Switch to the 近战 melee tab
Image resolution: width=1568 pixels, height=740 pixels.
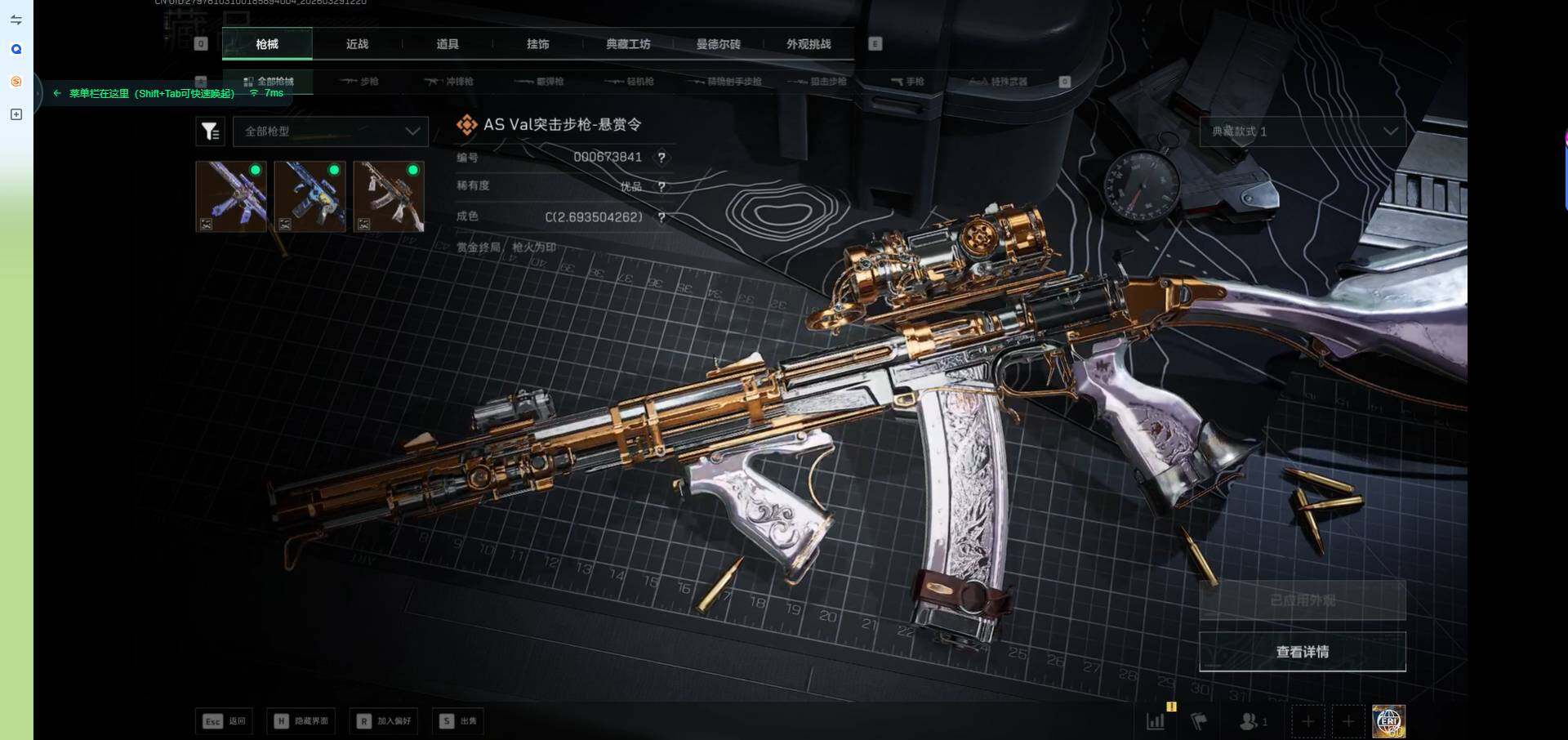(357, 44)
